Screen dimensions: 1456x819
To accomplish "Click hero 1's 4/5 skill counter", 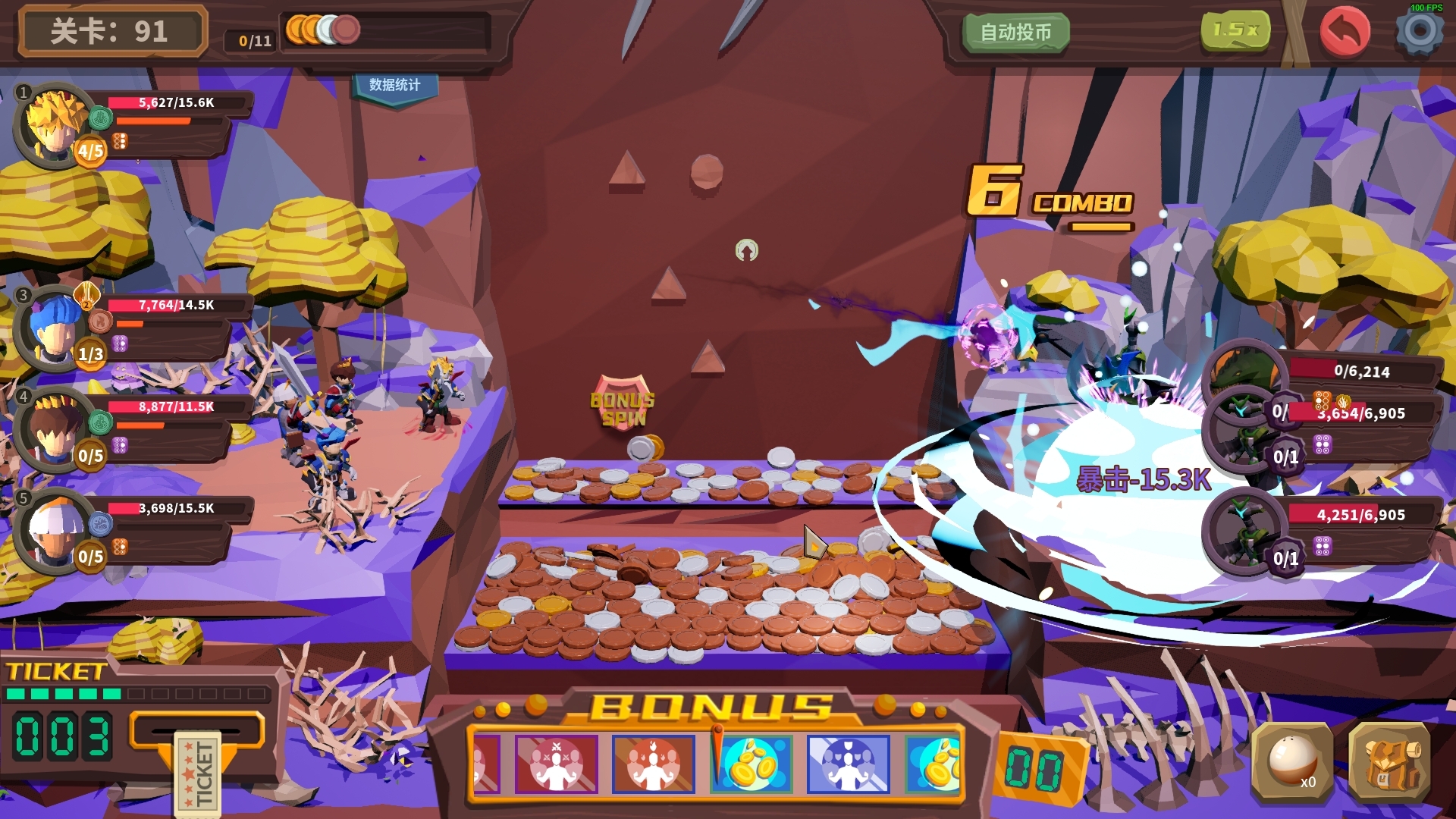I will 89,151.
